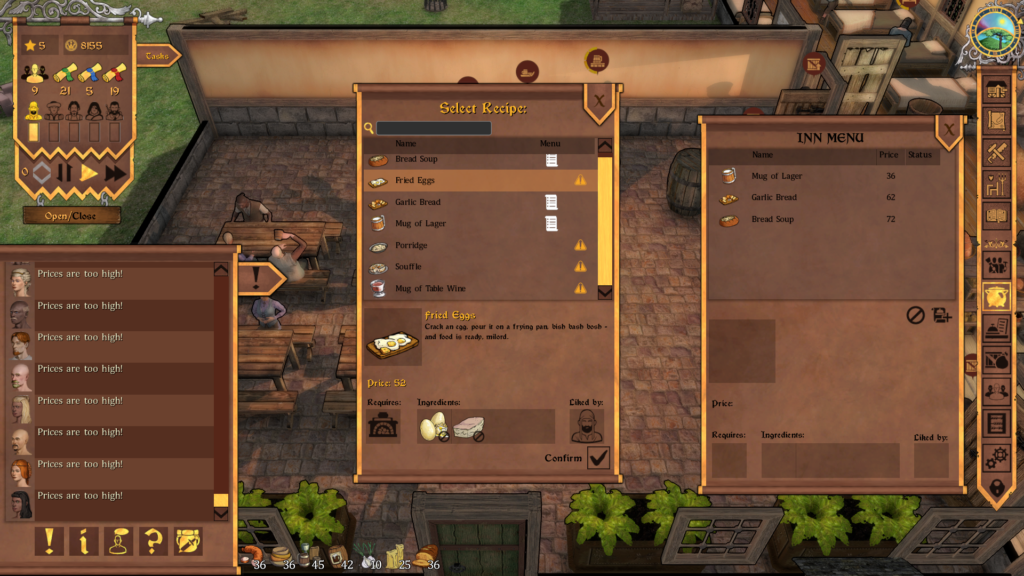
Task: Open the gear settings icon
Action: (x=996, y=458)
